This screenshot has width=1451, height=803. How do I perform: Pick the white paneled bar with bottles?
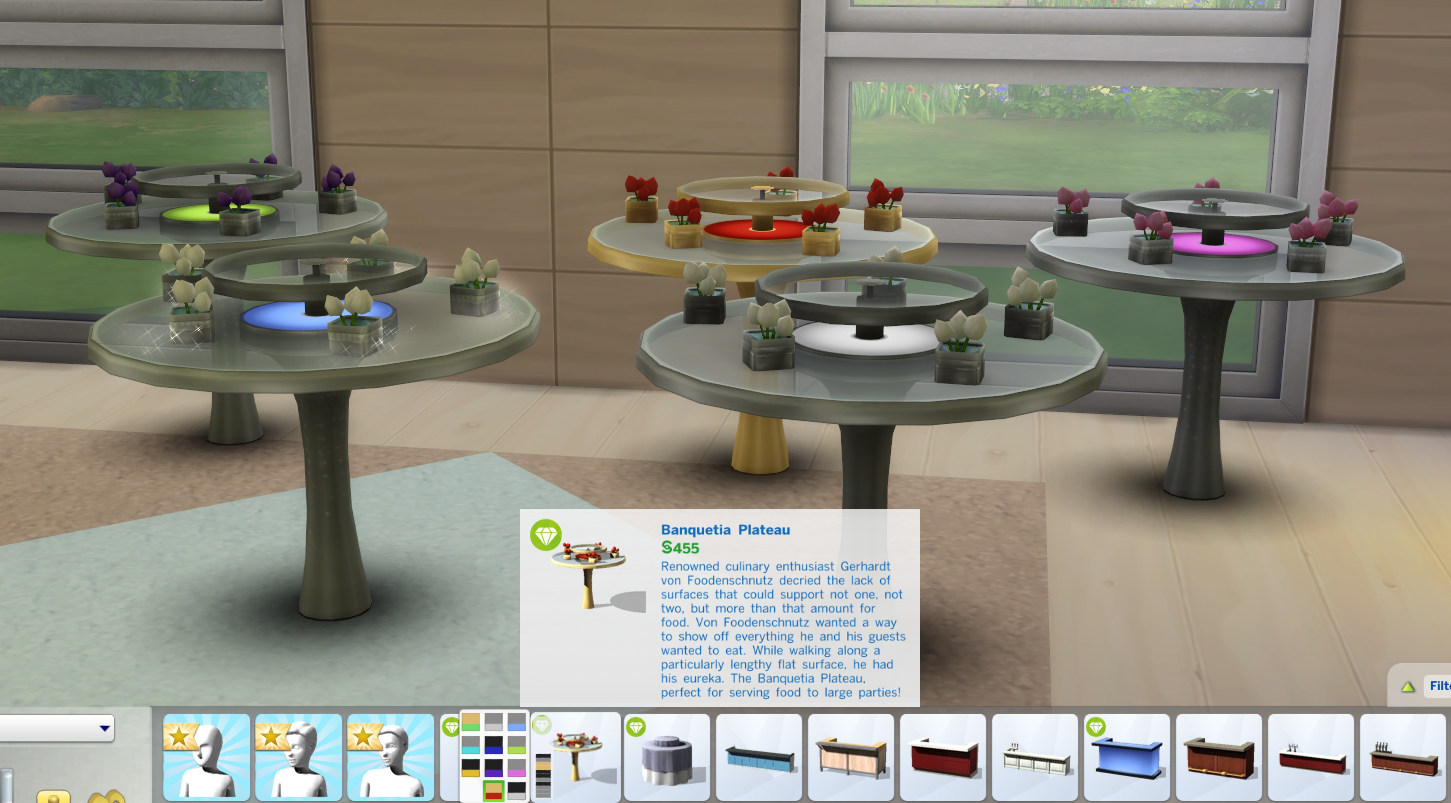click(1034, 756)
